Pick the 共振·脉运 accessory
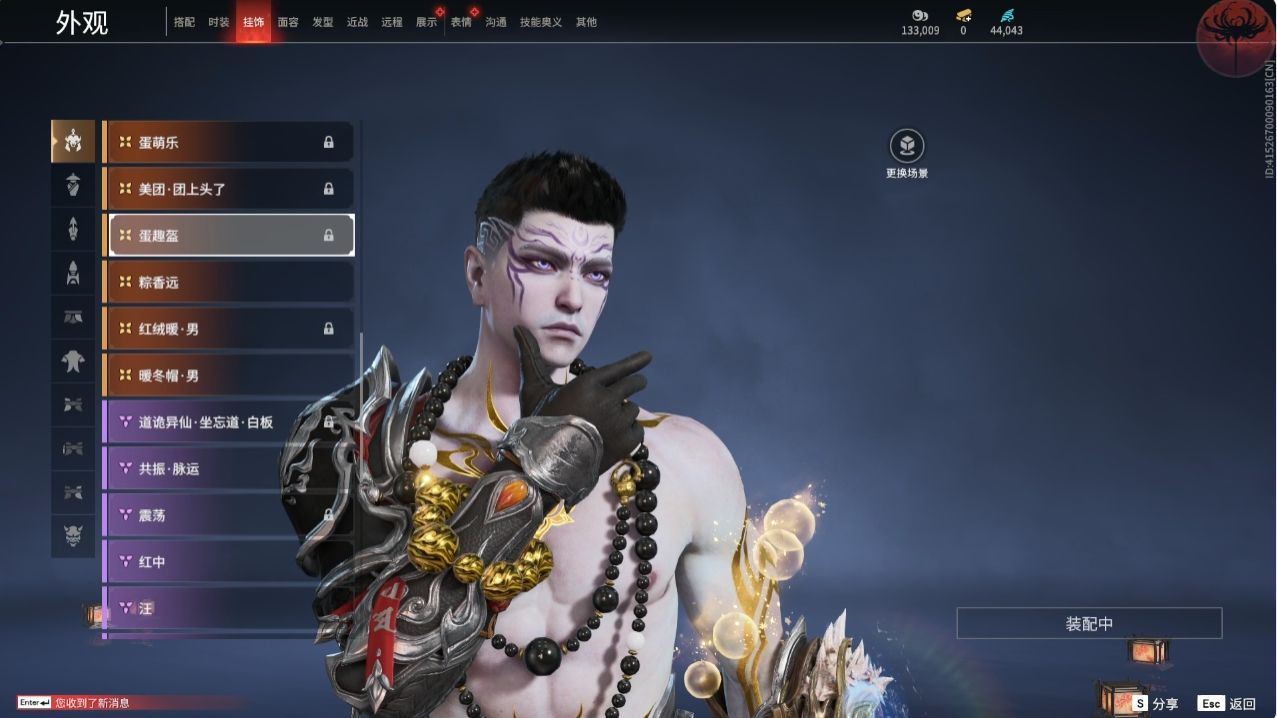Screen dimensions: 1277x718 (x=228, y=468)
